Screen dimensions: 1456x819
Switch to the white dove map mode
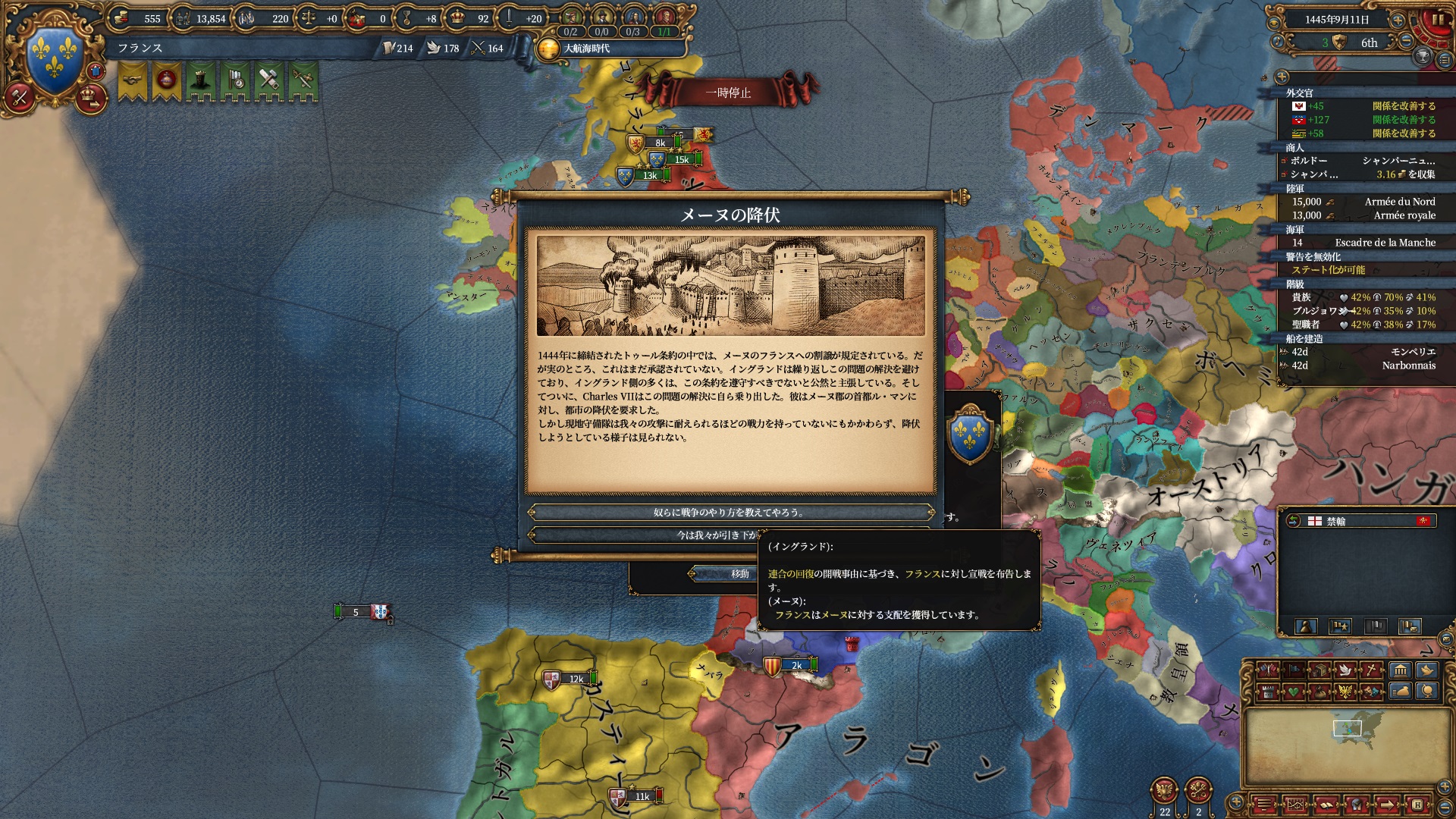tap(1346, 670)
